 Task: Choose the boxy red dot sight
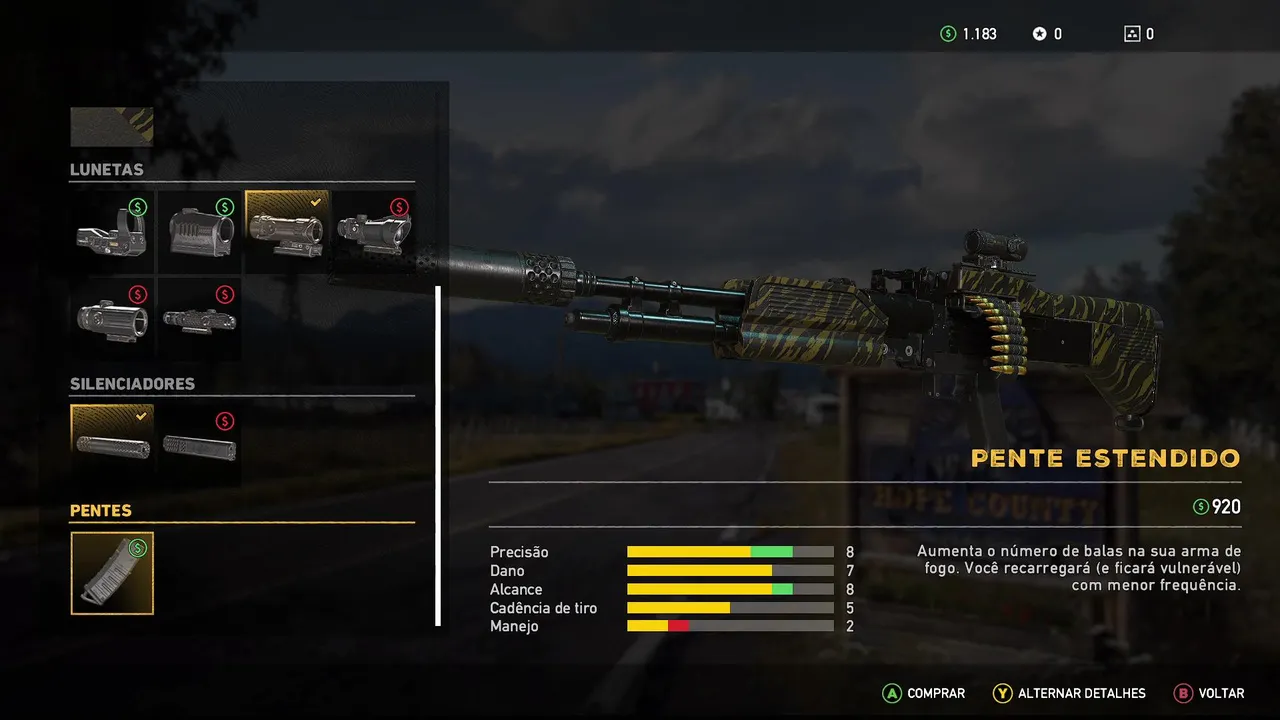click(x=199, y=232)
